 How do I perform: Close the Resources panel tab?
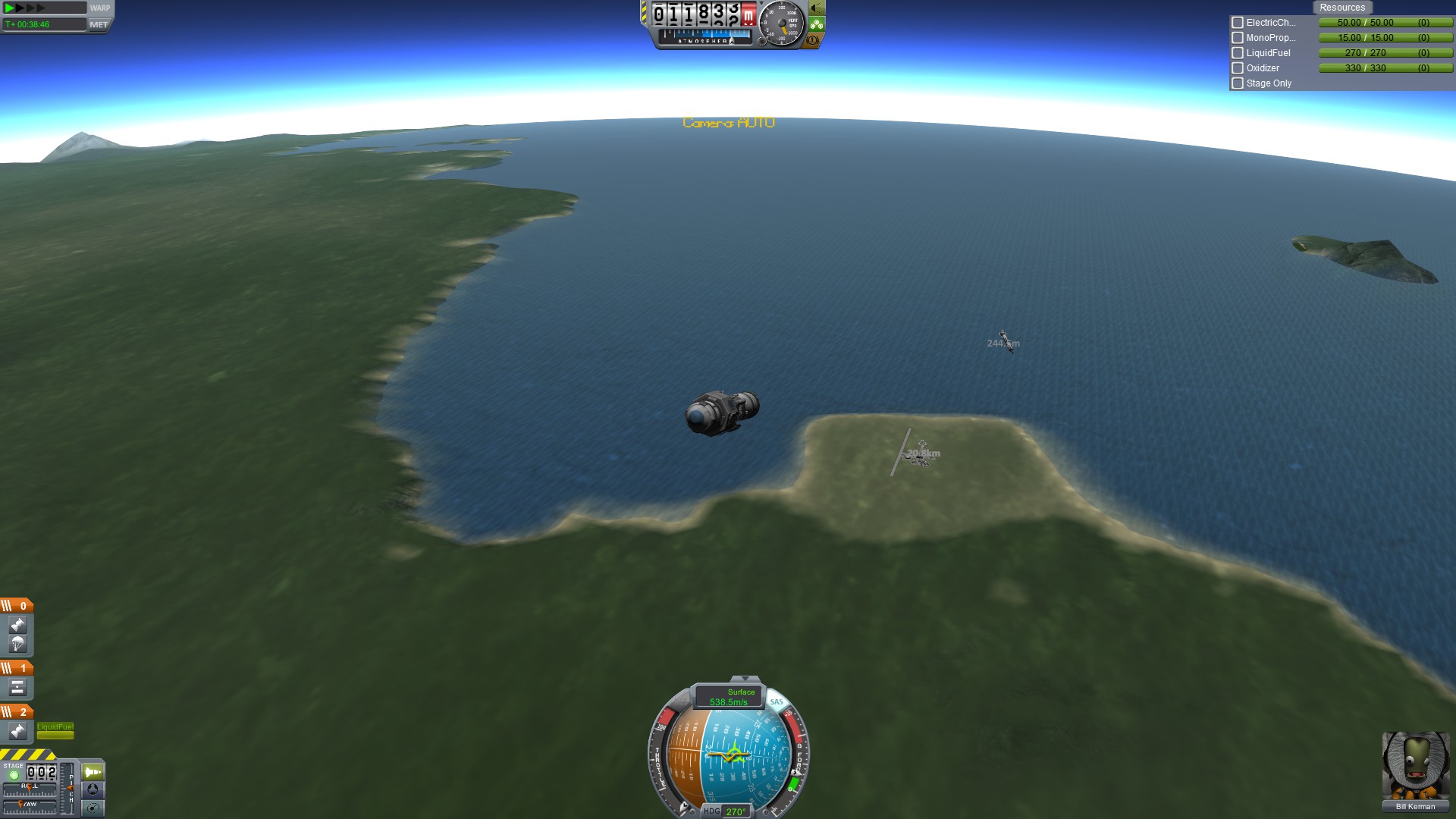[x=1341, y=8]
